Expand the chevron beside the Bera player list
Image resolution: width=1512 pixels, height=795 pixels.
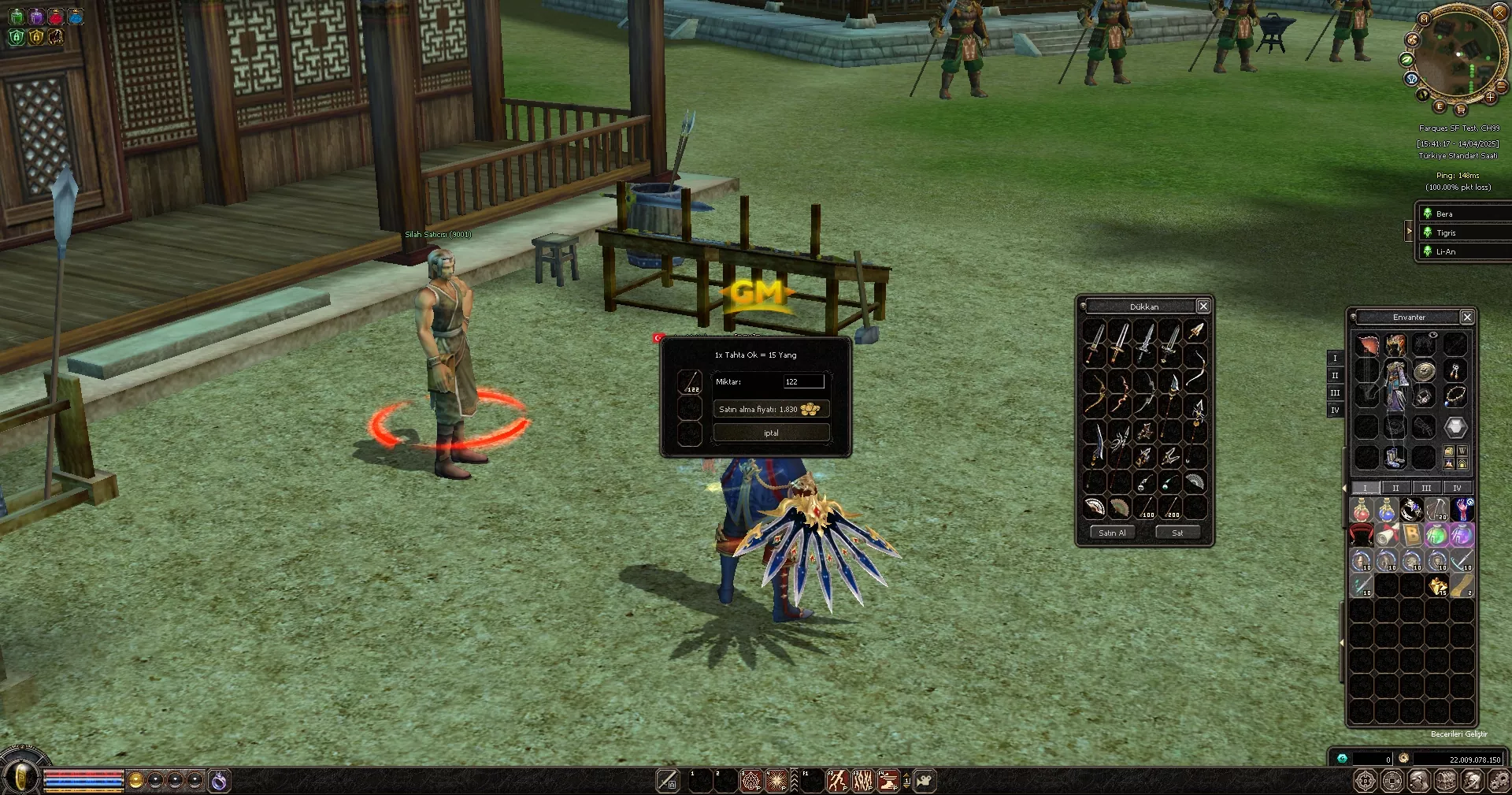point(1410,232)
